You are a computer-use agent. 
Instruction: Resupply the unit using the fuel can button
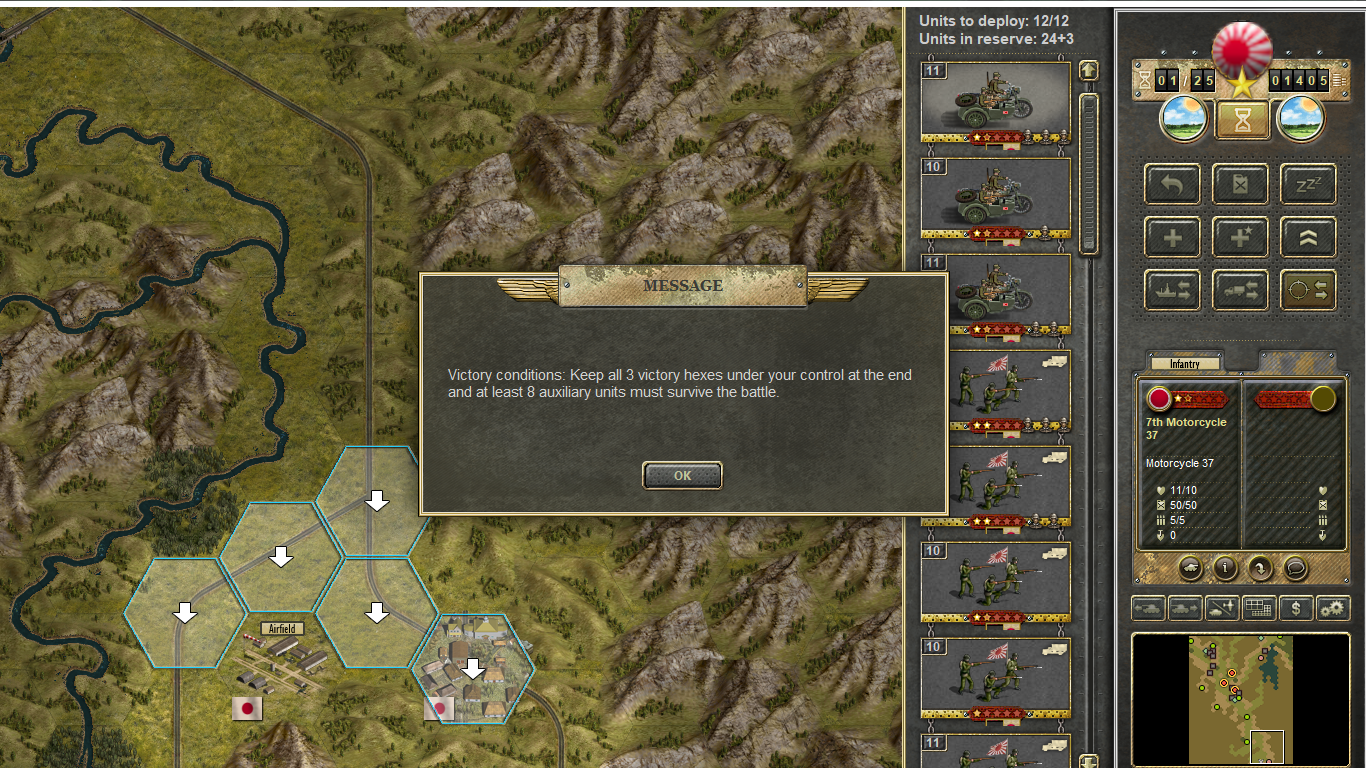pos(1240,185)
